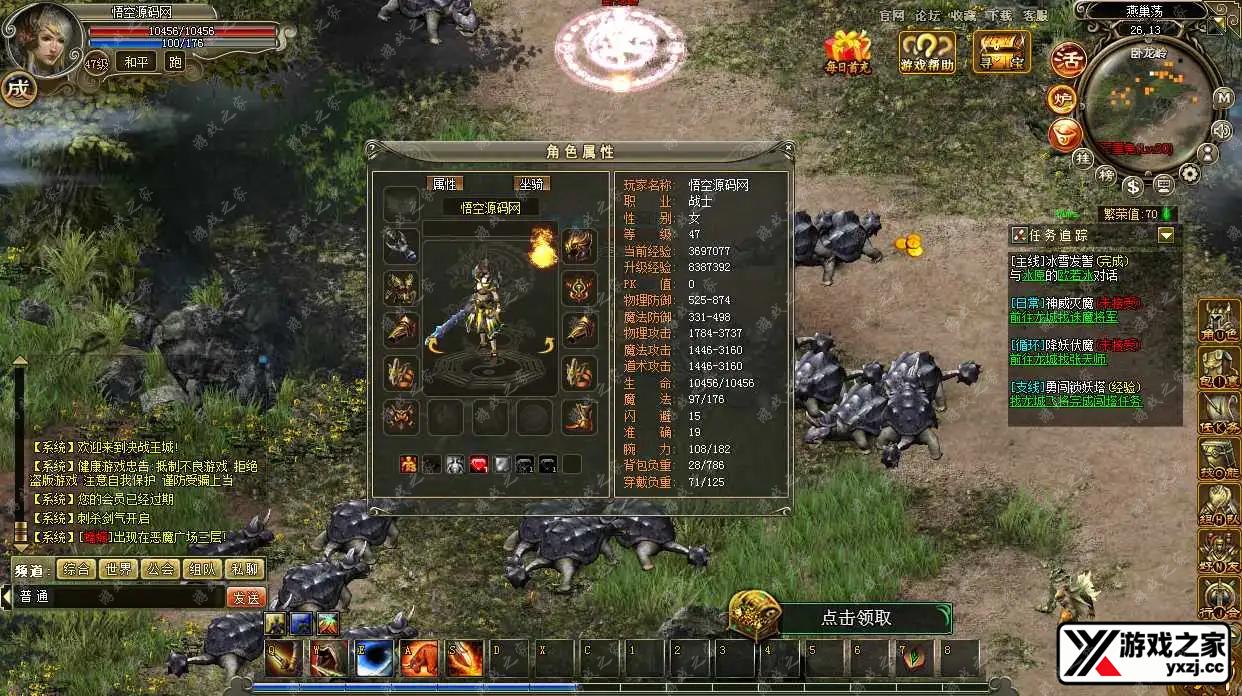The height and width of the screenshot is (696, 1242).
Task: Select the 属性 attributes tab
Action: 444,184
